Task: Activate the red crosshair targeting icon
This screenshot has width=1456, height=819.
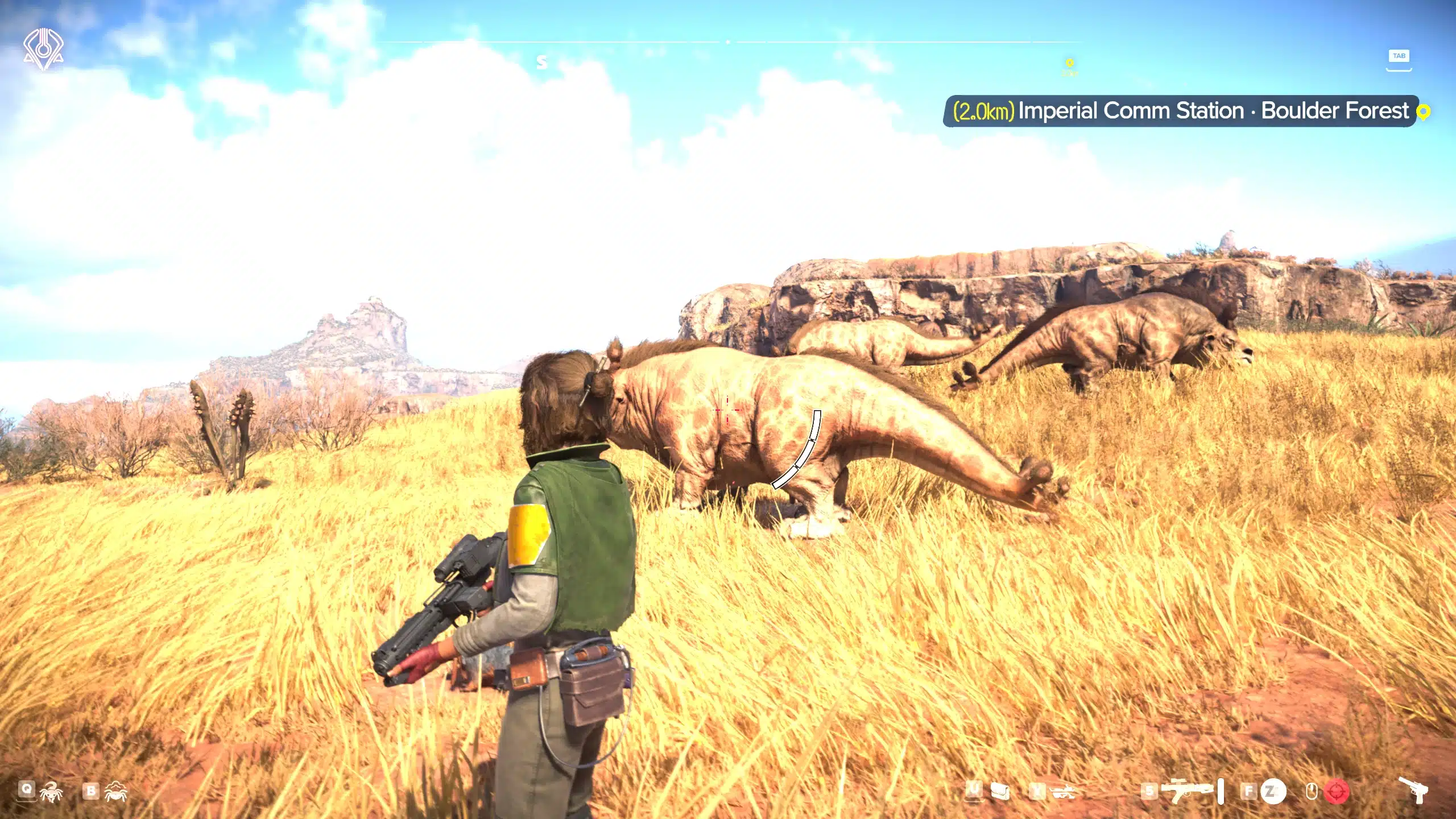Action: point(1337,791)
